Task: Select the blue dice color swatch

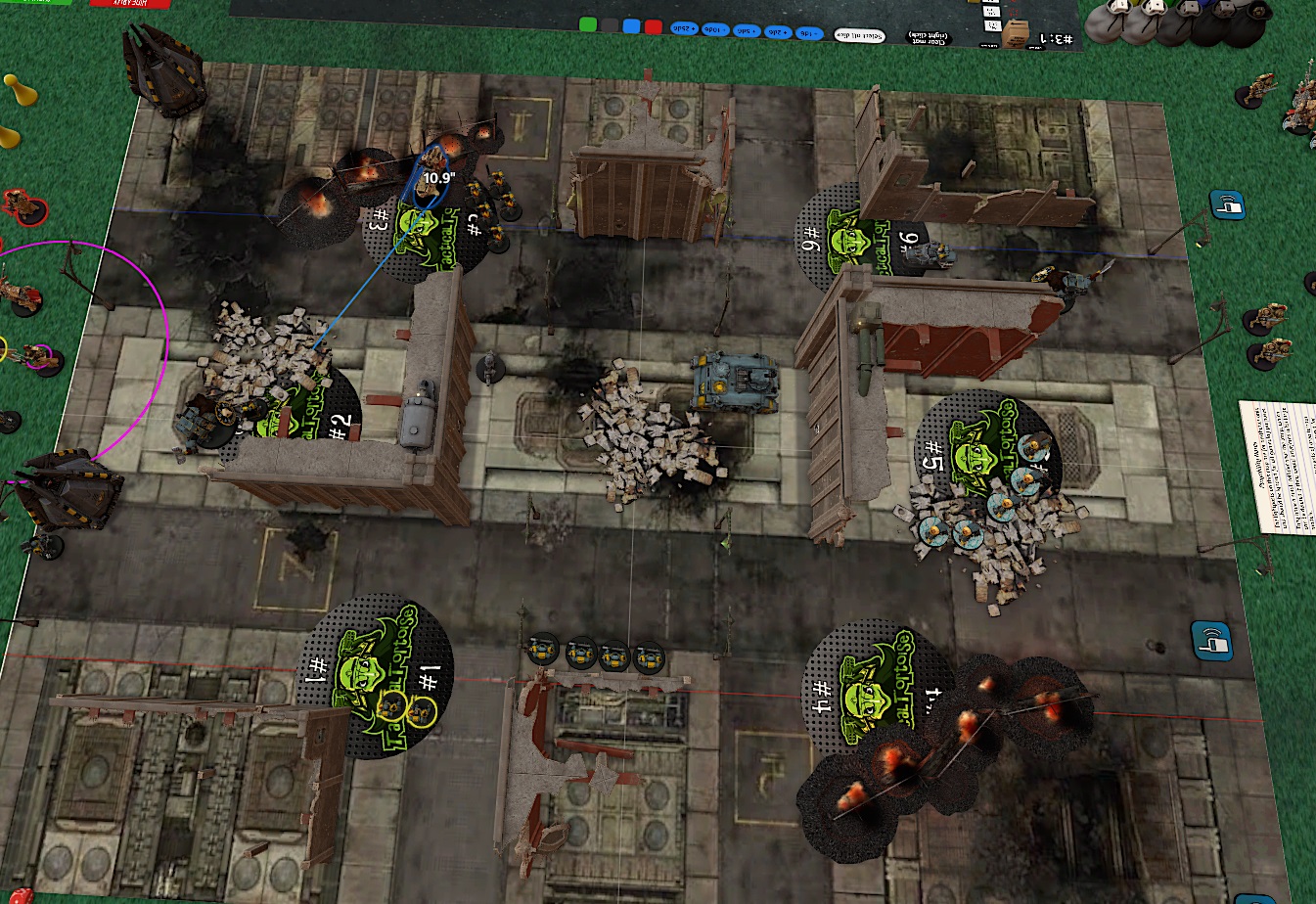Action: pos(631,26)
